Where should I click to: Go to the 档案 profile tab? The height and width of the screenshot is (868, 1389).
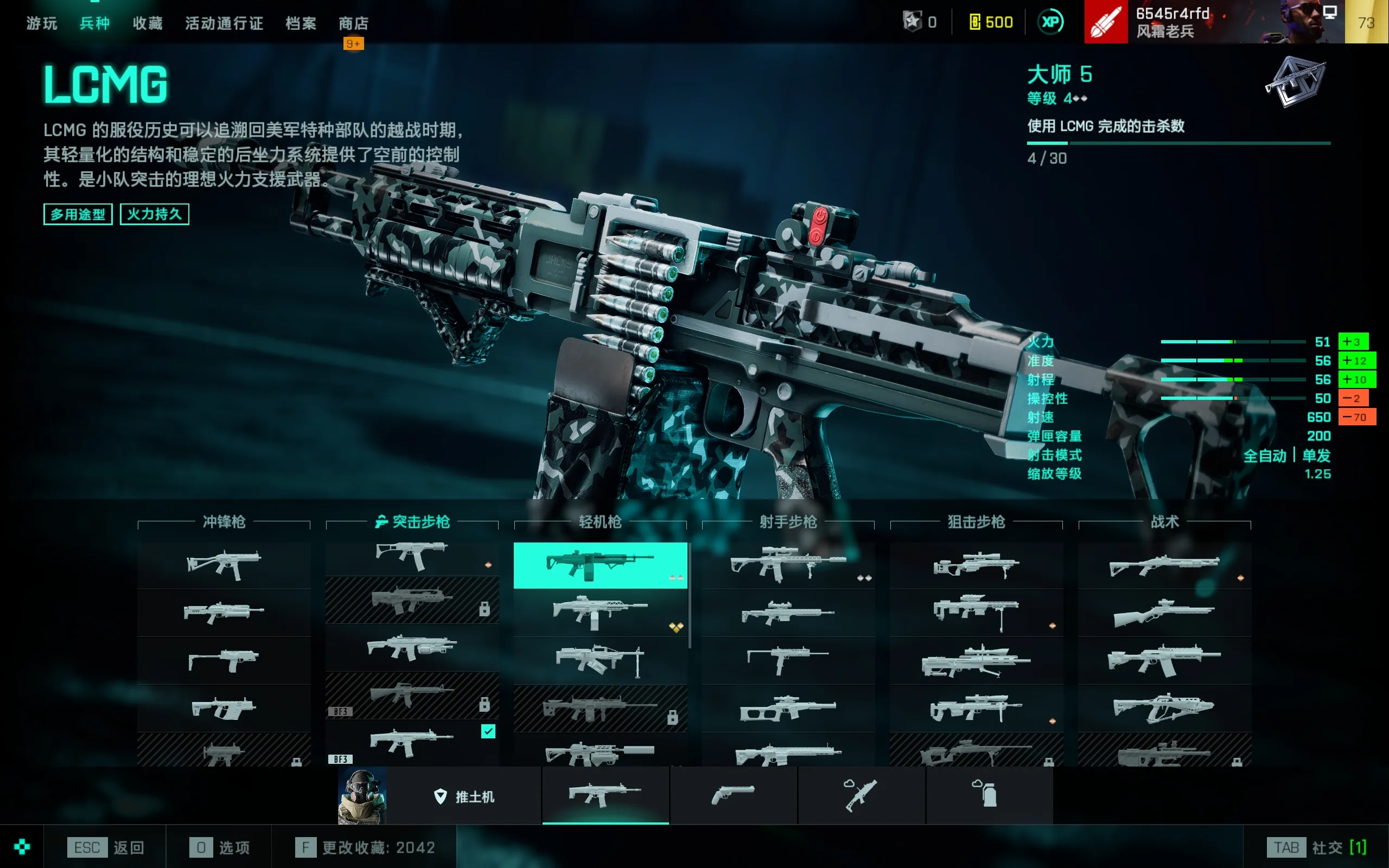tap(301, 23)
